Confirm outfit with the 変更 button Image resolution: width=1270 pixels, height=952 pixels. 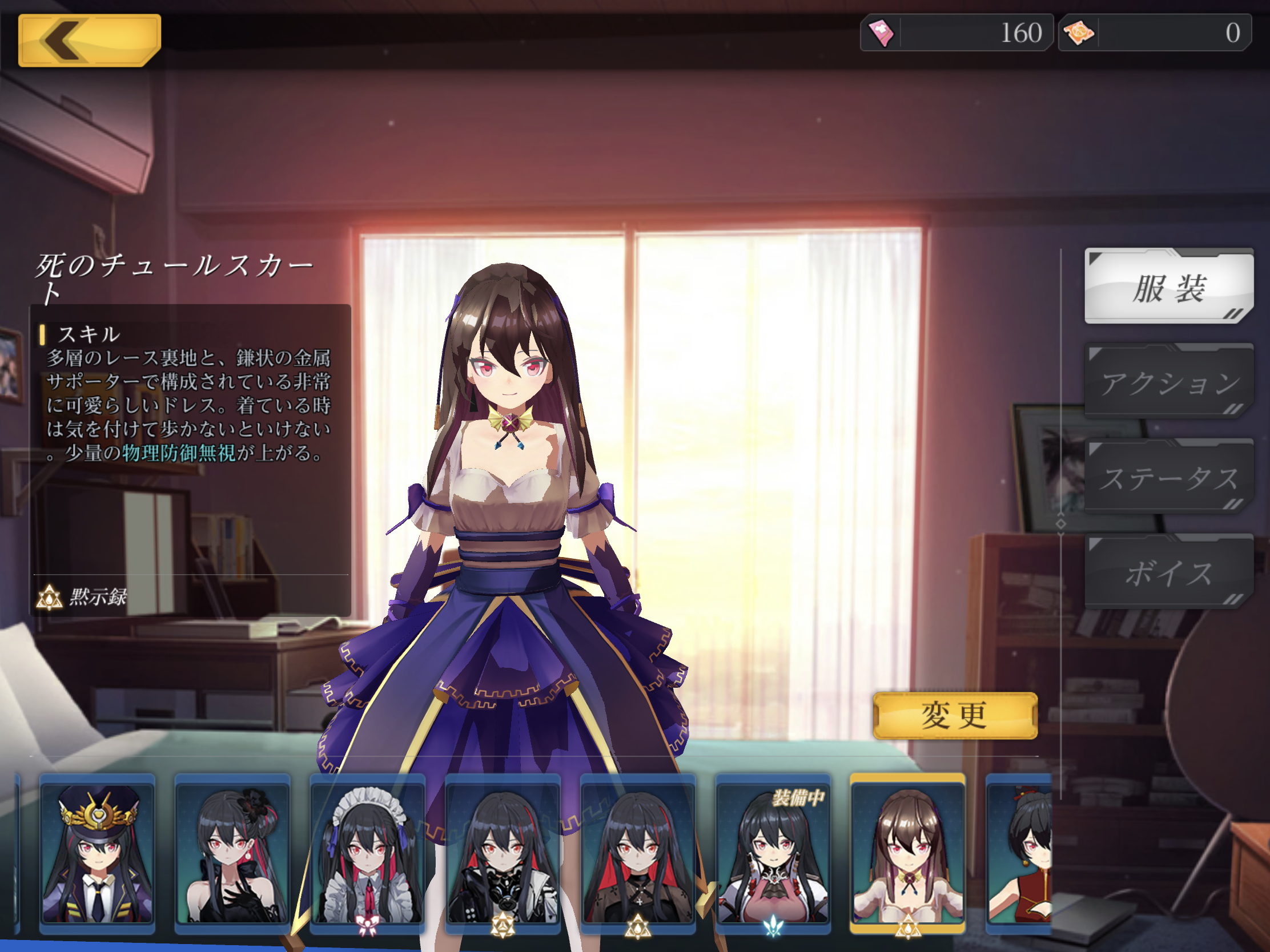(955, 716)
